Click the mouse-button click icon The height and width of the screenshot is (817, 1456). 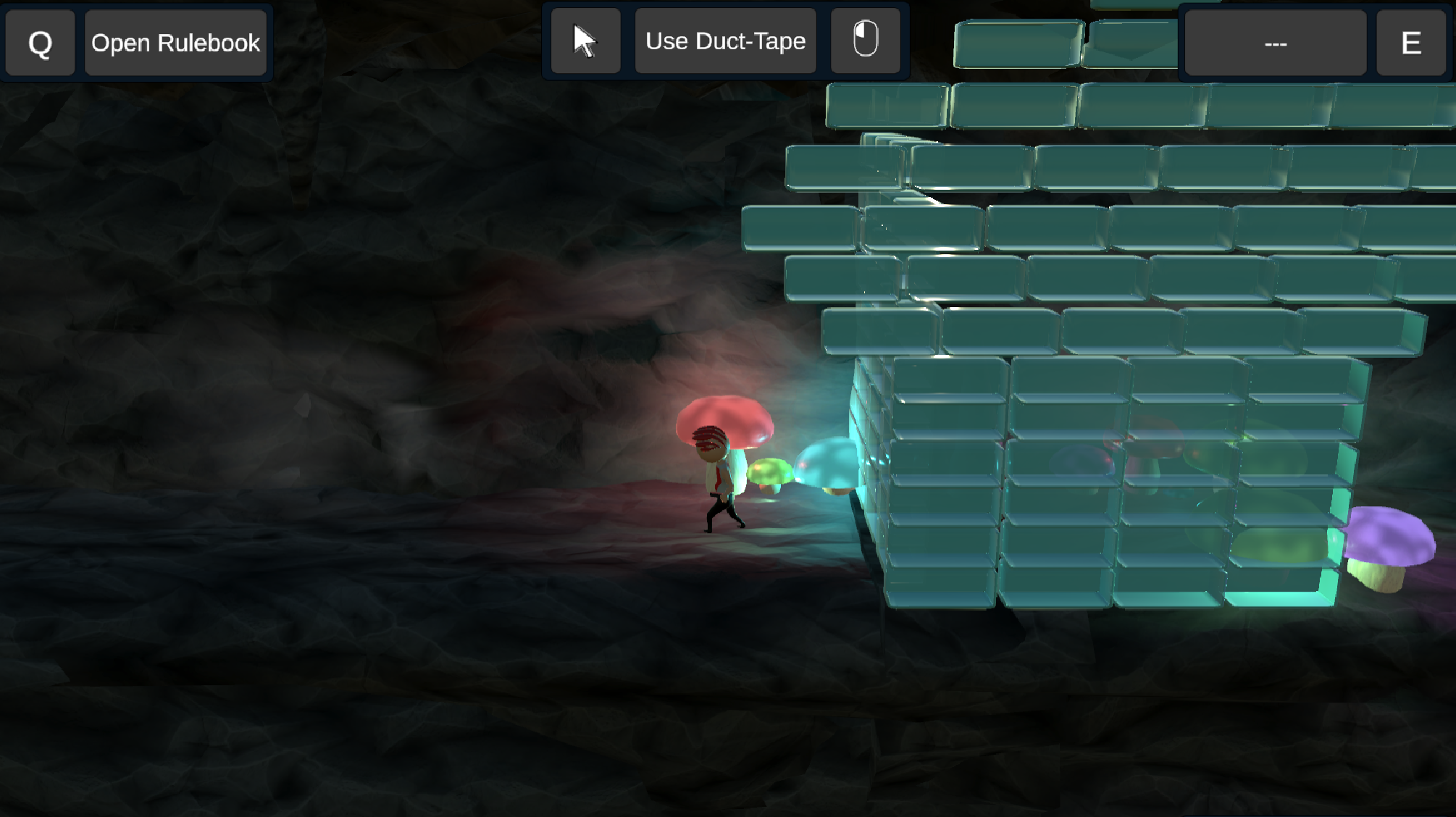[866, 40]
